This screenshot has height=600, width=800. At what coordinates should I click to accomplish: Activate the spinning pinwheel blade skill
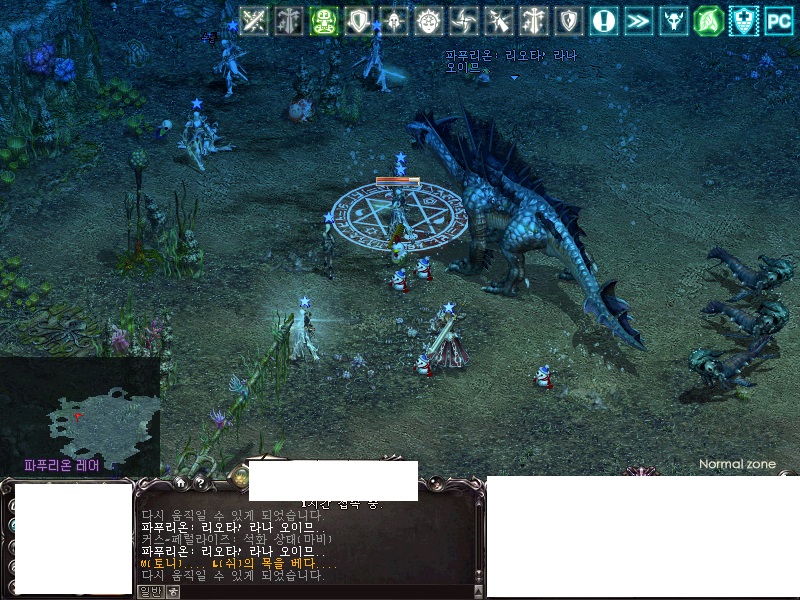464,20
